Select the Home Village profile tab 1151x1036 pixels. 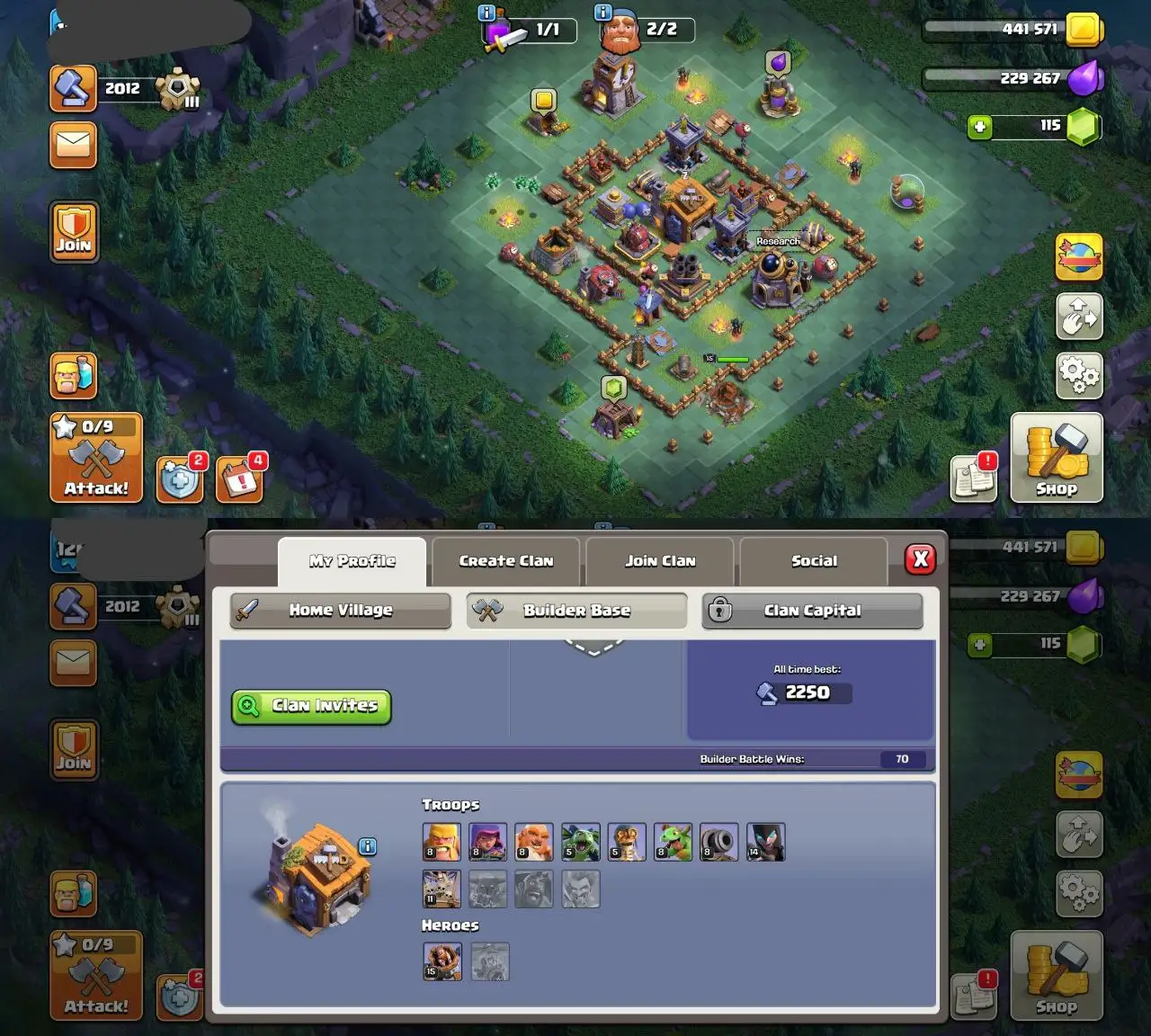pos(339,611)
